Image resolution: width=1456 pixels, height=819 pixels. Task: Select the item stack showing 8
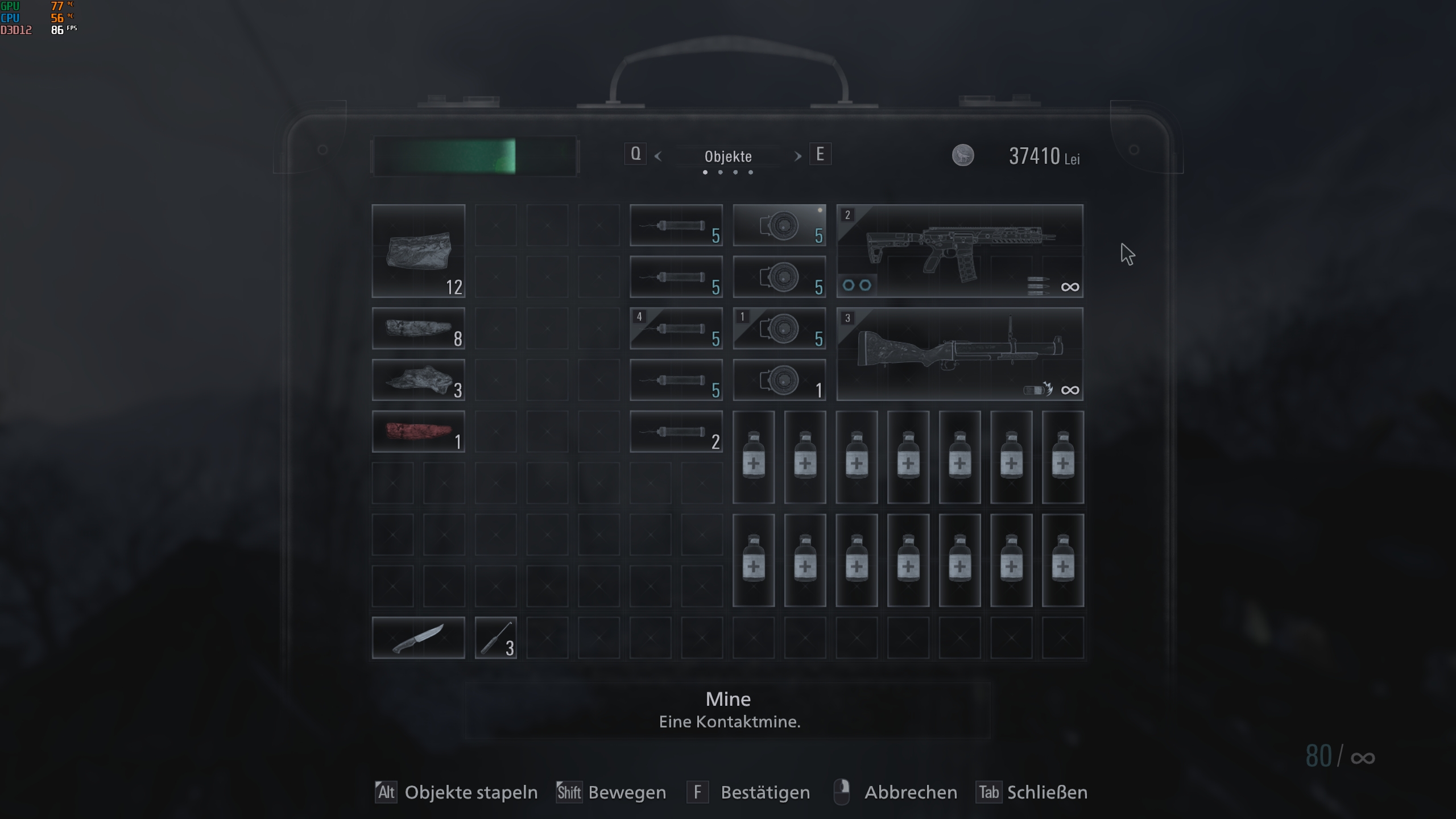(418, 328)
